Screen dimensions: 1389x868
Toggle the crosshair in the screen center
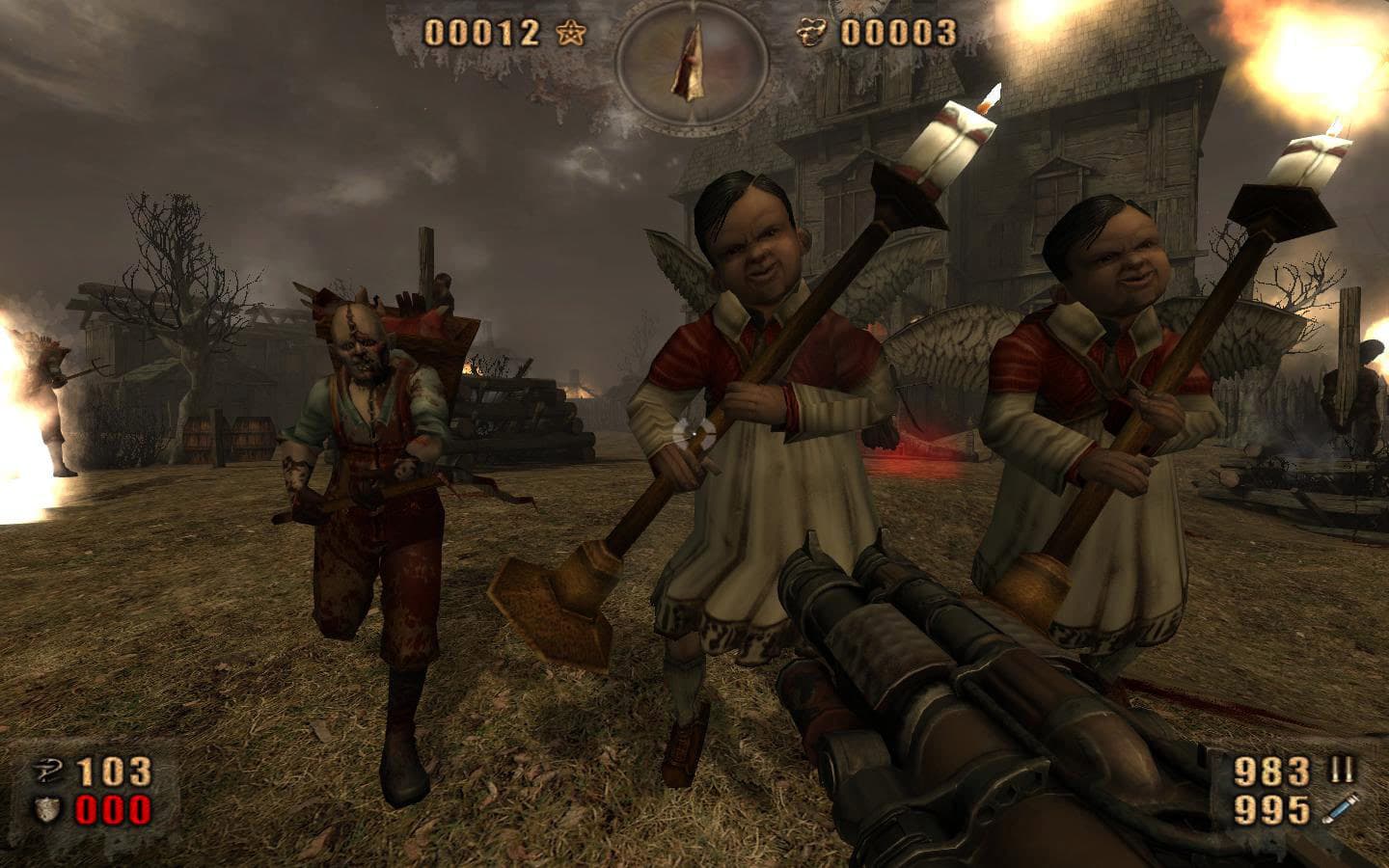(x=694, y=434)
